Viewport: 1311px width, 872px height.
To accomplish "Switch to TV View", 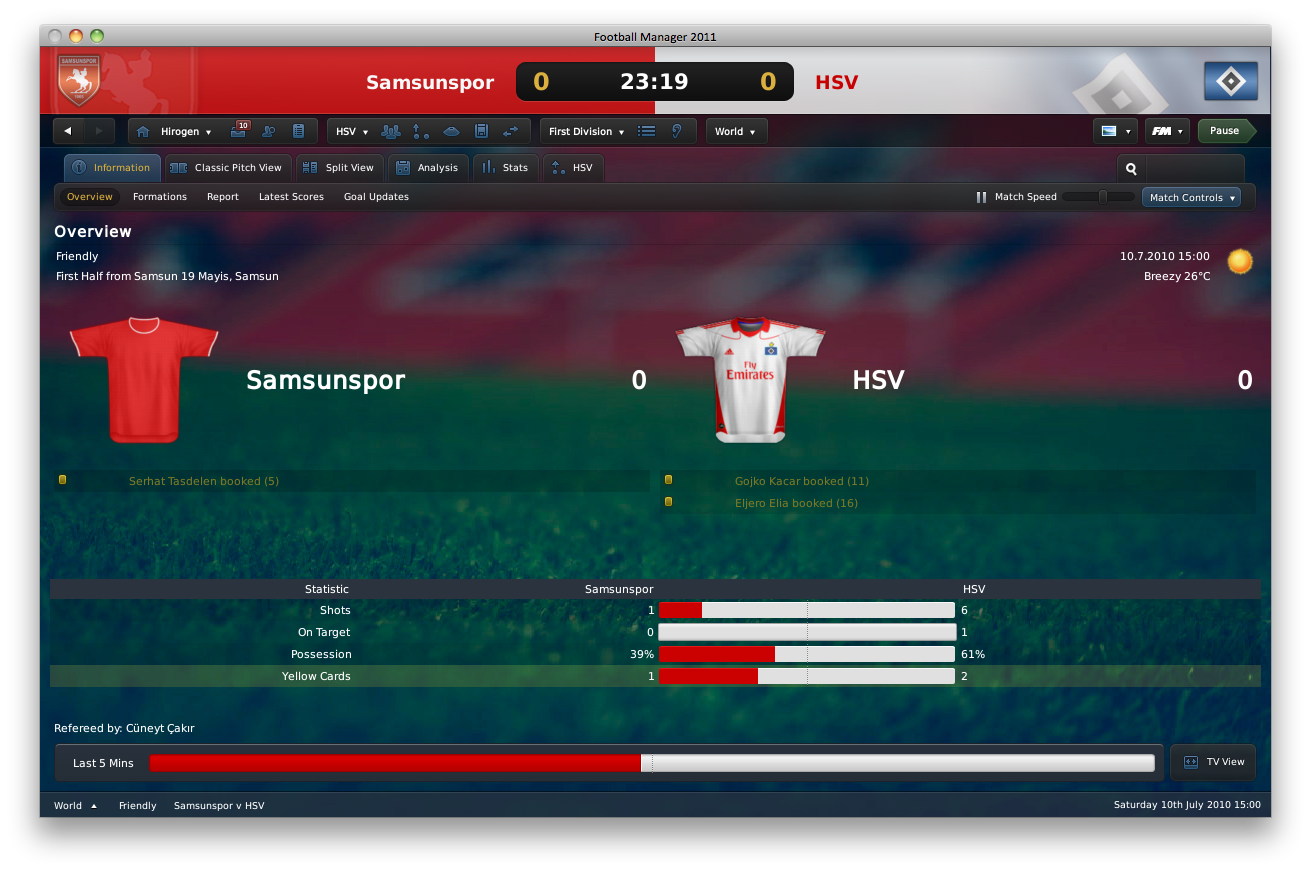I will pos(1214,762).
